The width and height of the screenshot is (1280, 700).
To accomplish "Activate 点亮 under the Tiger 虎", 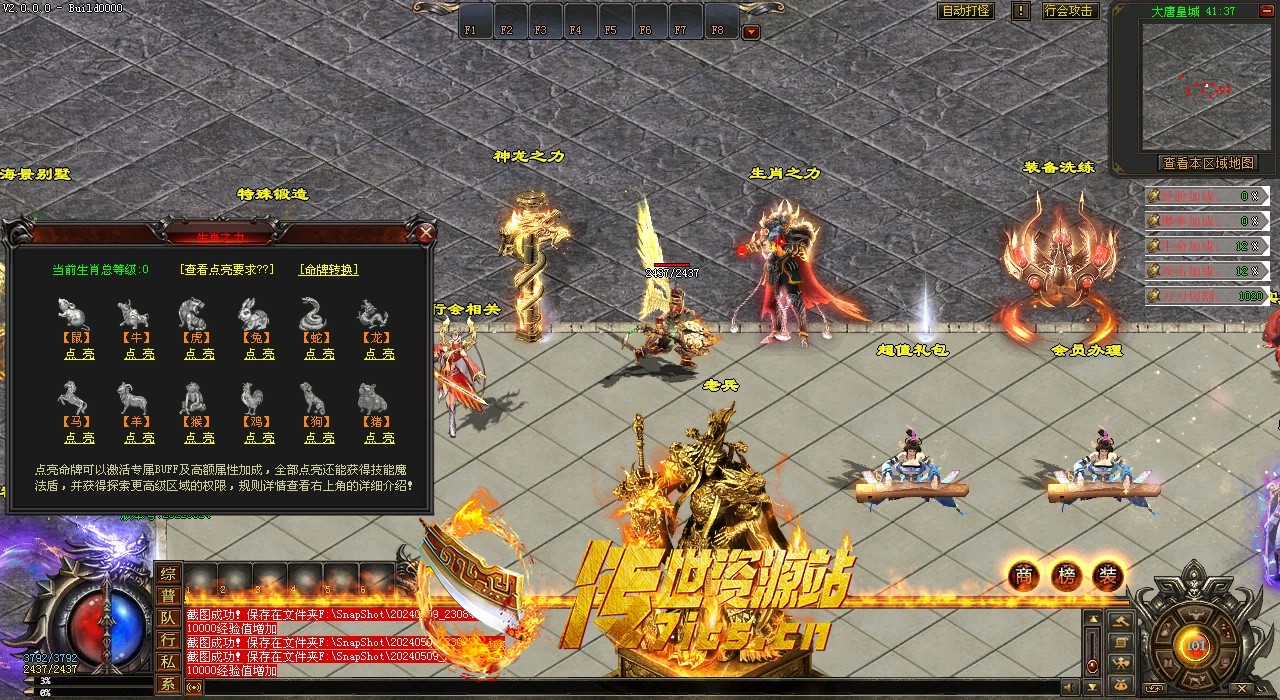I will tap(199, 354).
